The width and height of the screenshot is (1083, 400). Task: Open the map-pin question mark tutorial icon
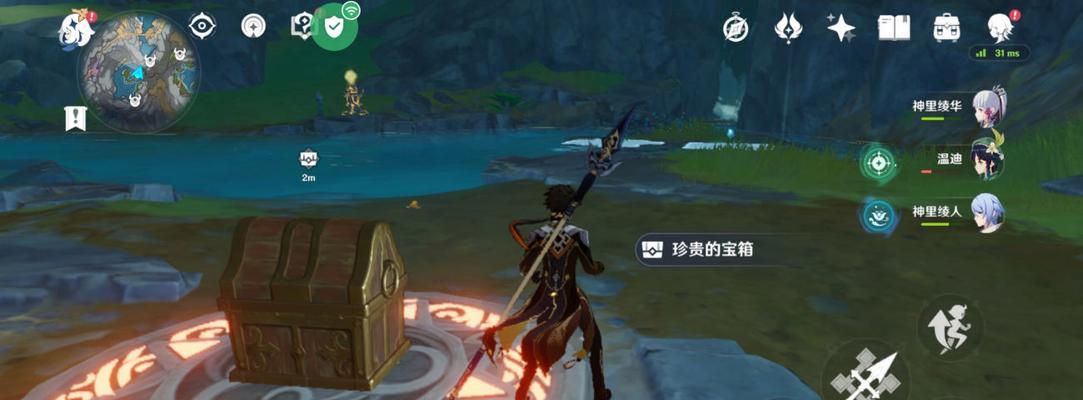point(300,27)
